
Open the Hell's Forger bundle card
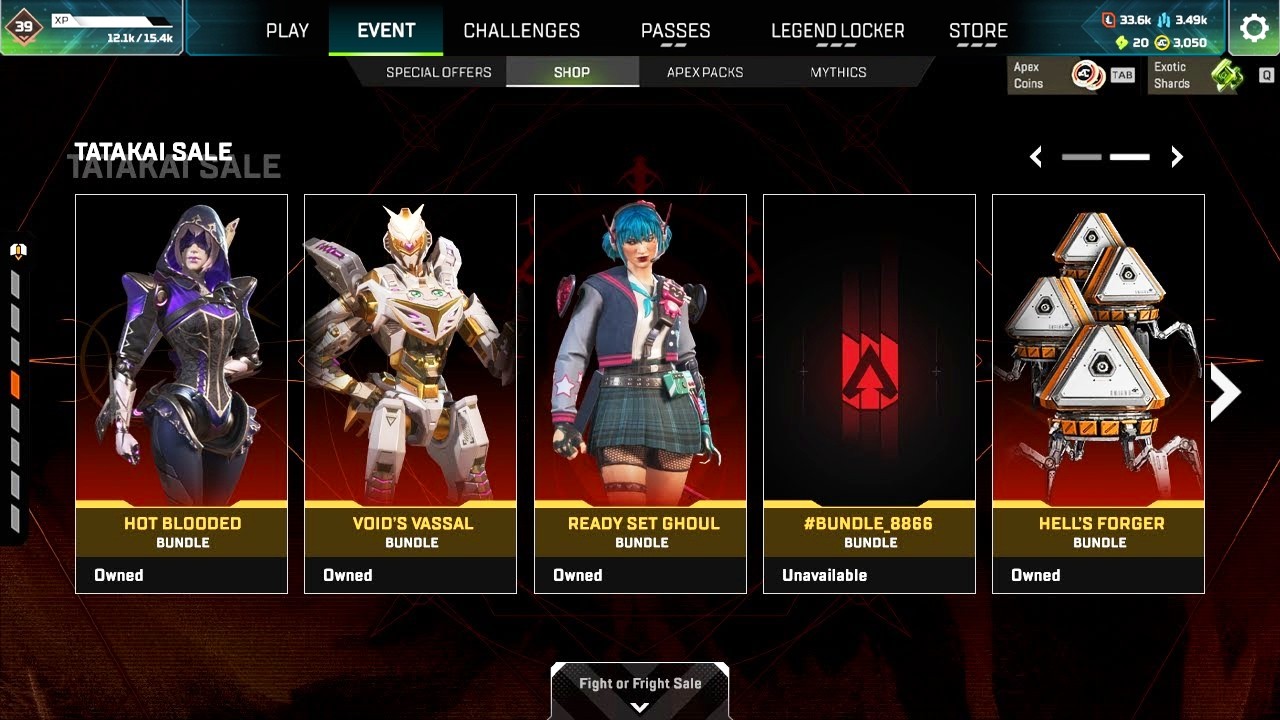pos(1098,393)
